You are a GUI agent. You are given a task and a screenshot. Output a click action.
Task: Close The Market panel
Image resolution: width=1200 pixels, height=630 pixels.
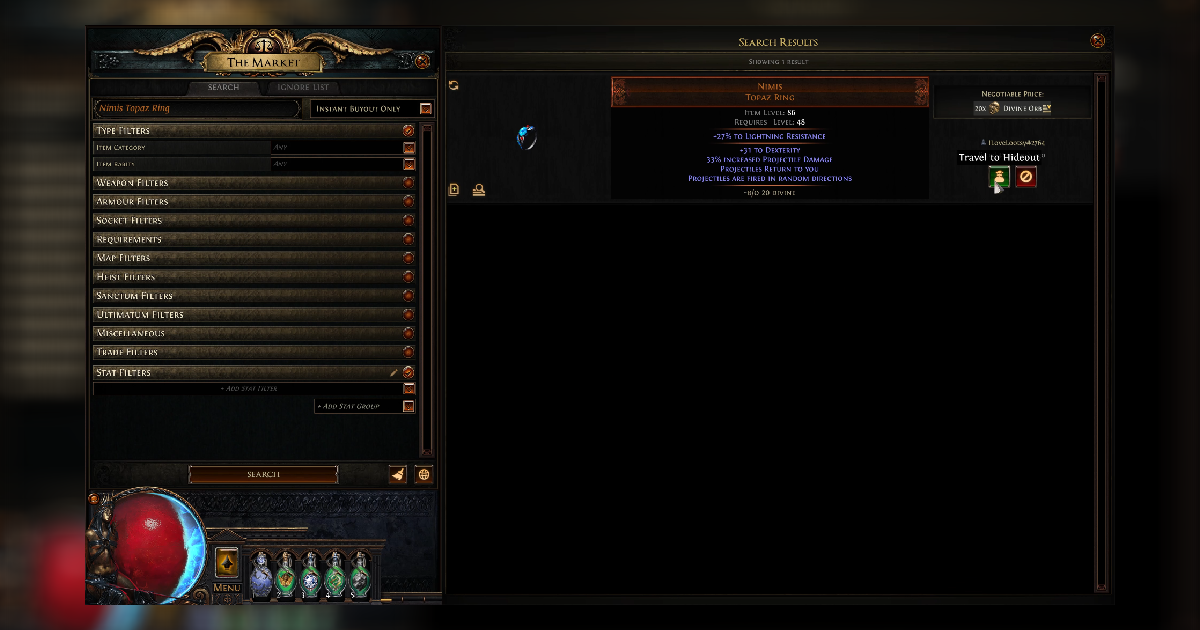coord(422,61)
